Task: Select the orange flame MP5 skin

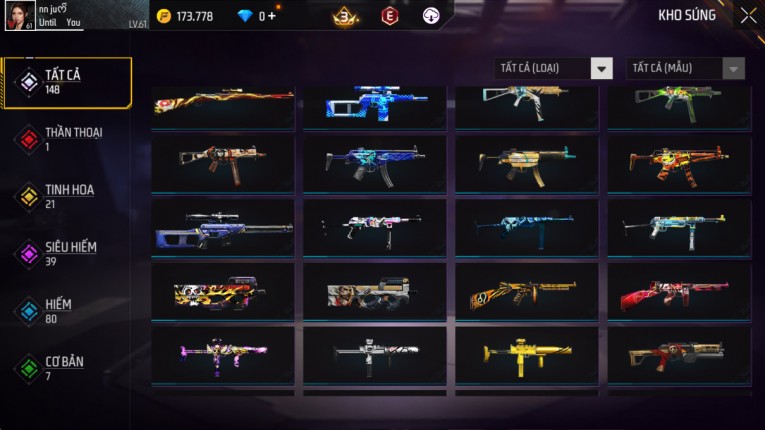Action: tap(679, 163)
